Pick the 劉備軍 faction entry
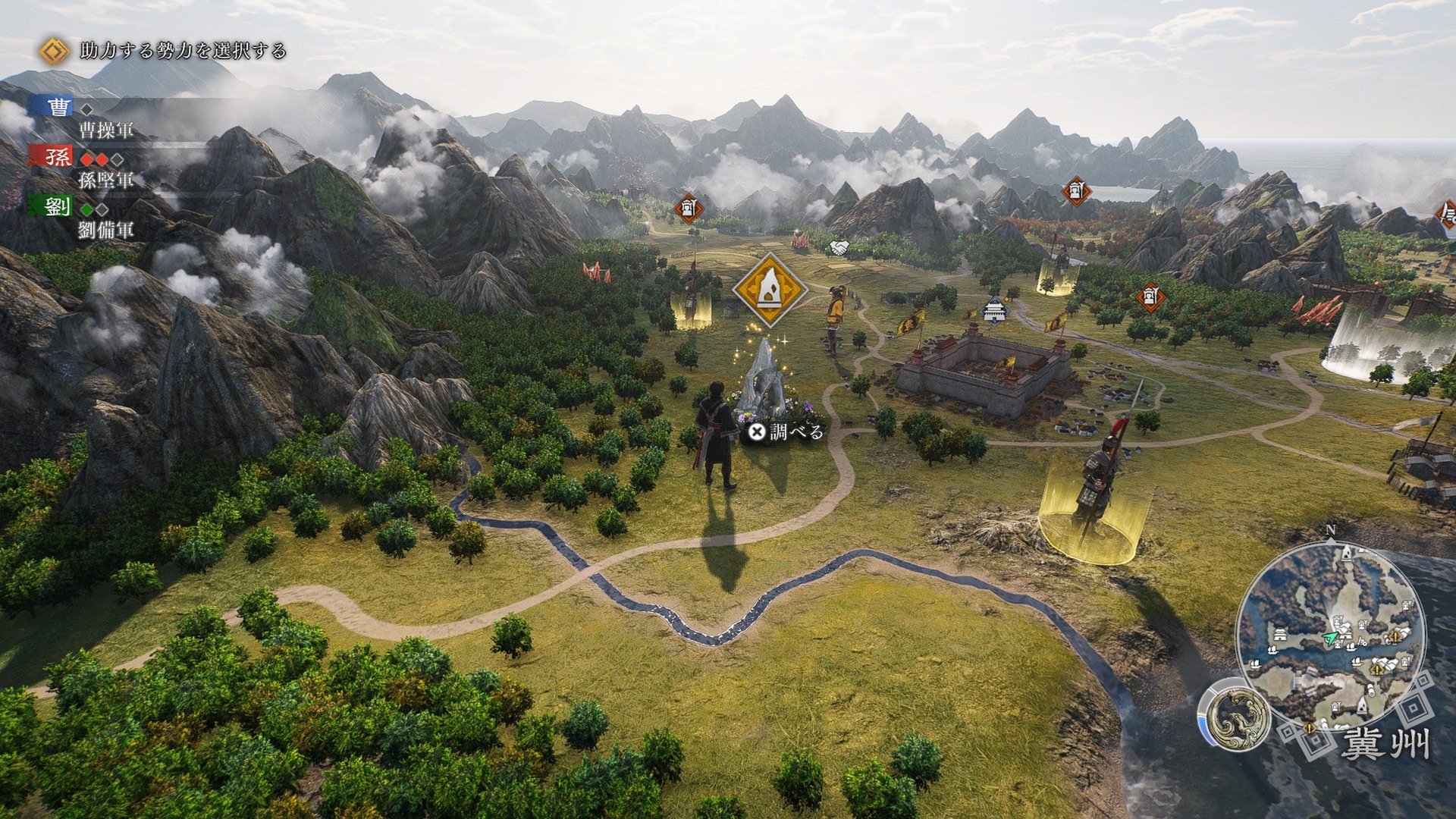Screen dimensions: 1456x819 105,229
